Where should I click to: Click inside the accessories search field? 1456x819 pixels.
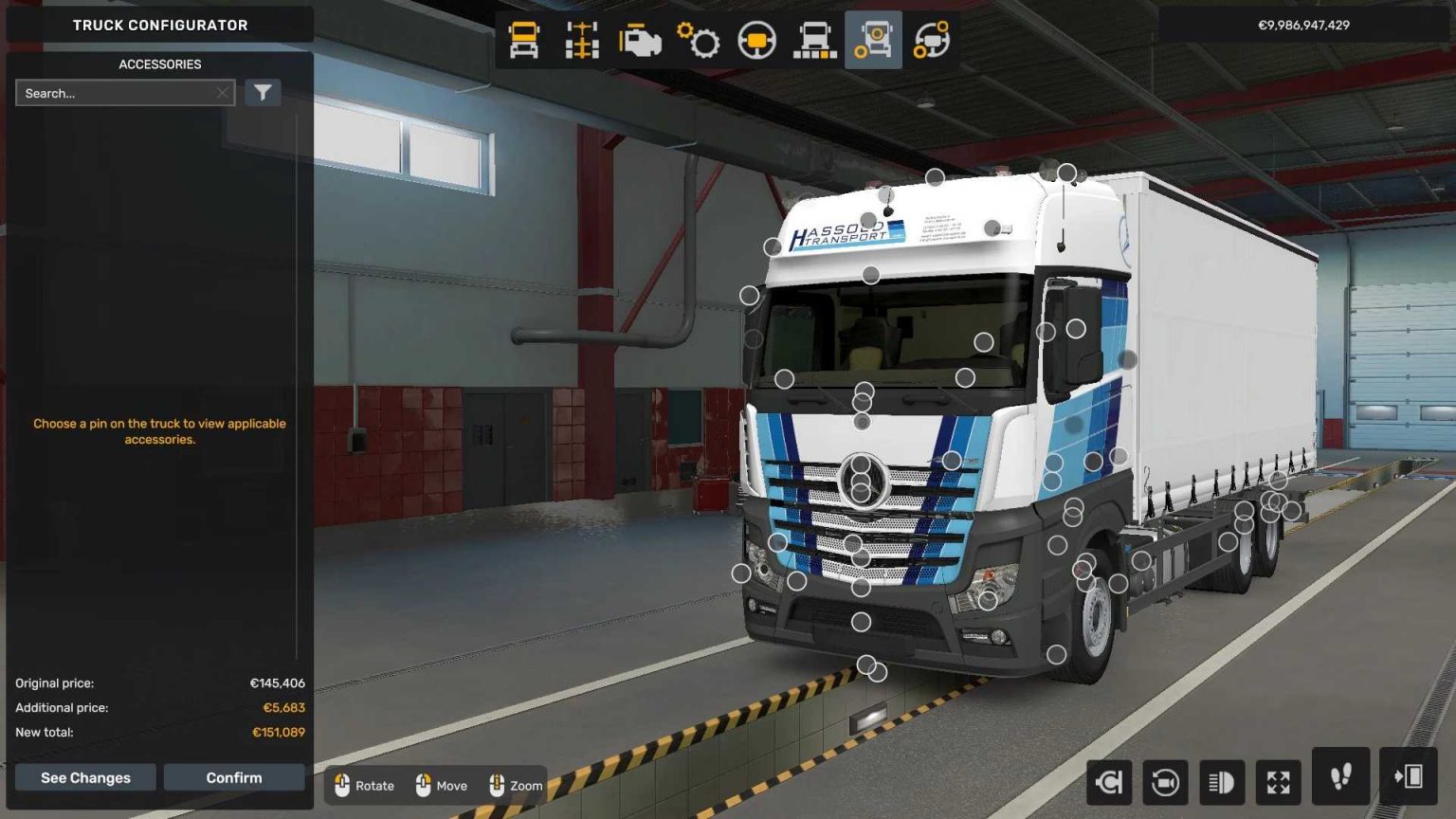tap(118, 92)
